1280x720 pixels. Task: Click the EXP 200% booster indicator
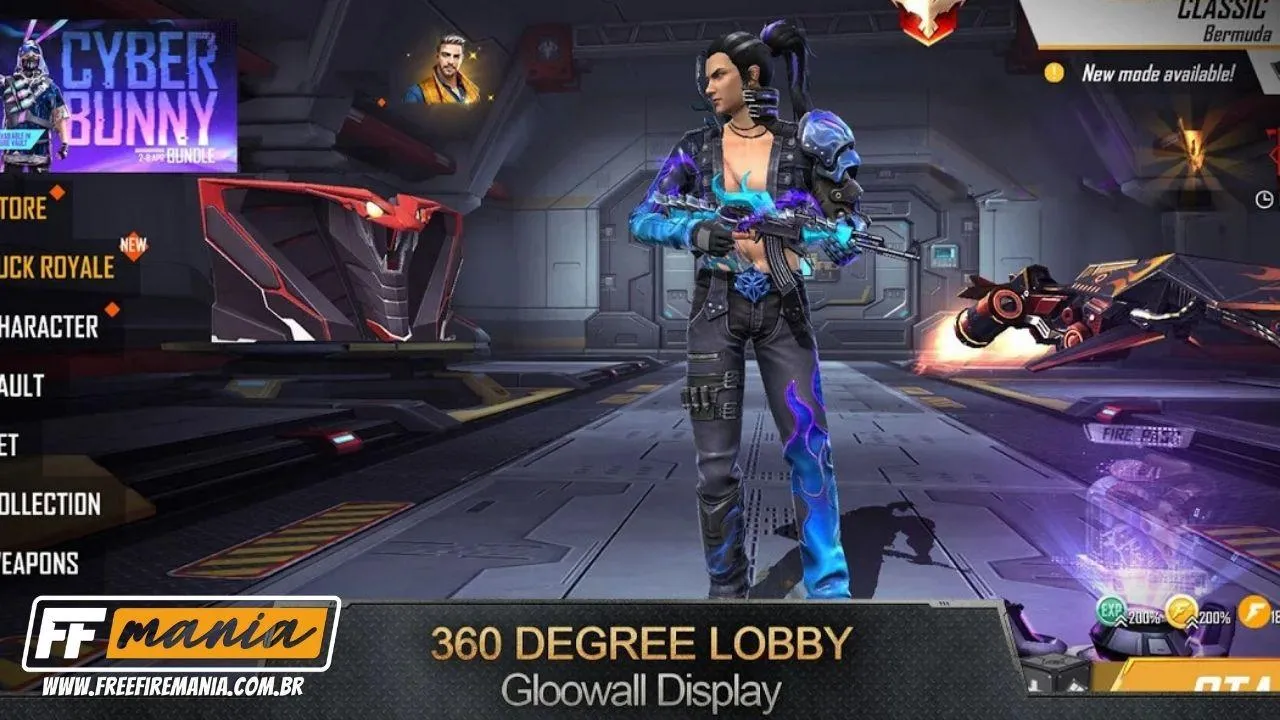1111,611
